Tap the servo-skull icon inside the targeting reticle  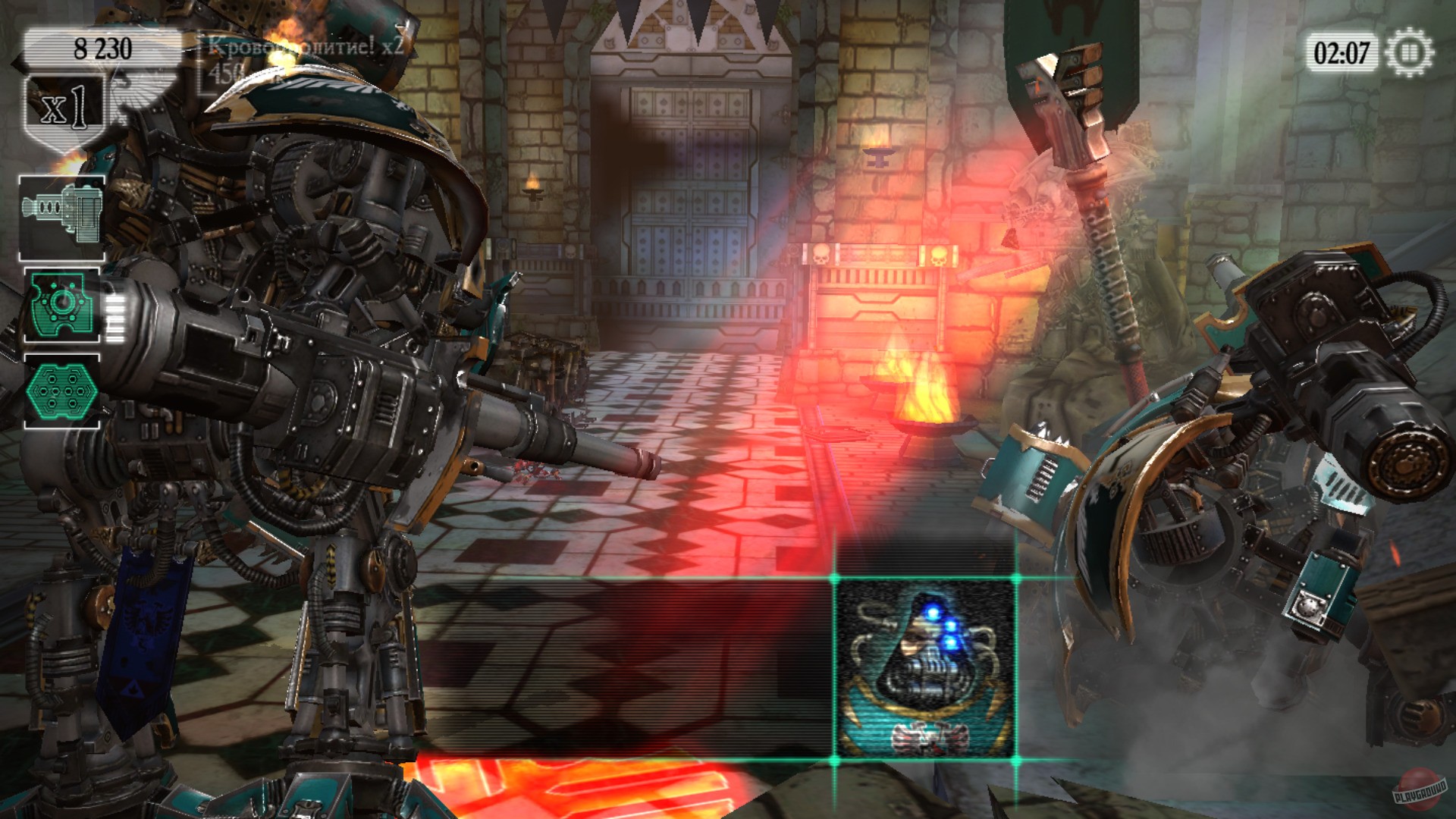[925, 666]
